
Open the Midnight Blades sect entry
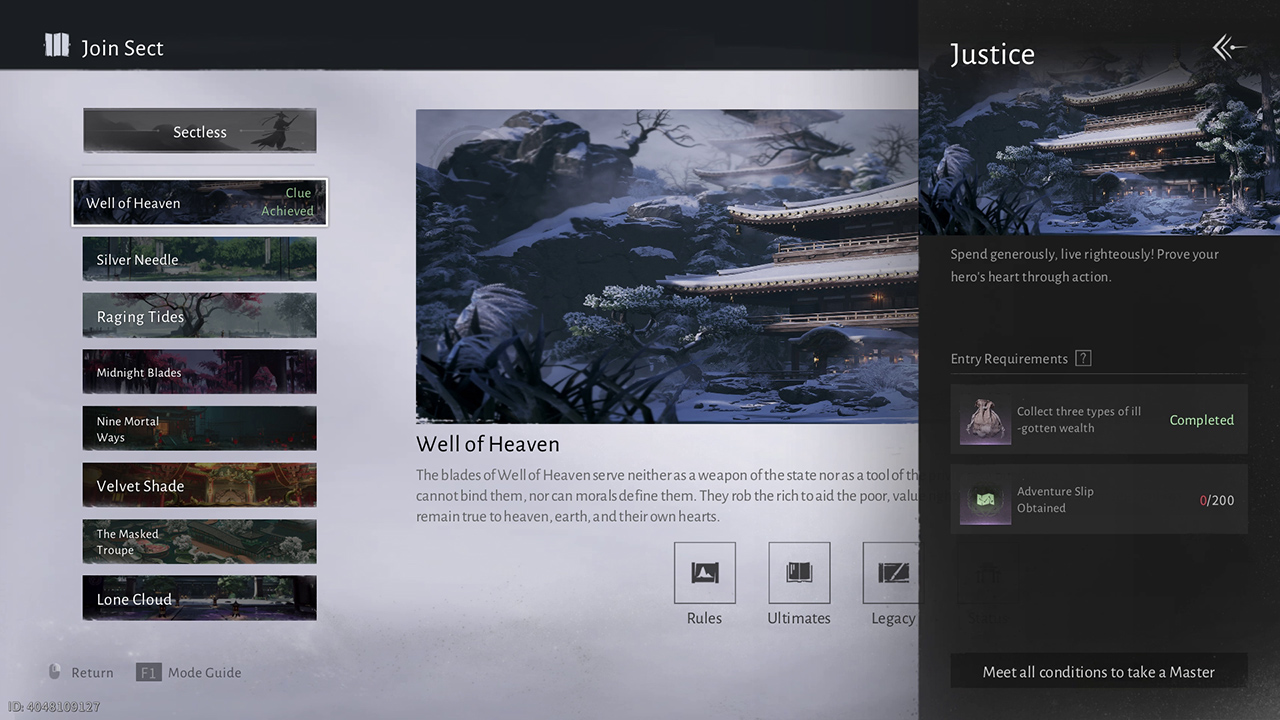pos(199,372)
